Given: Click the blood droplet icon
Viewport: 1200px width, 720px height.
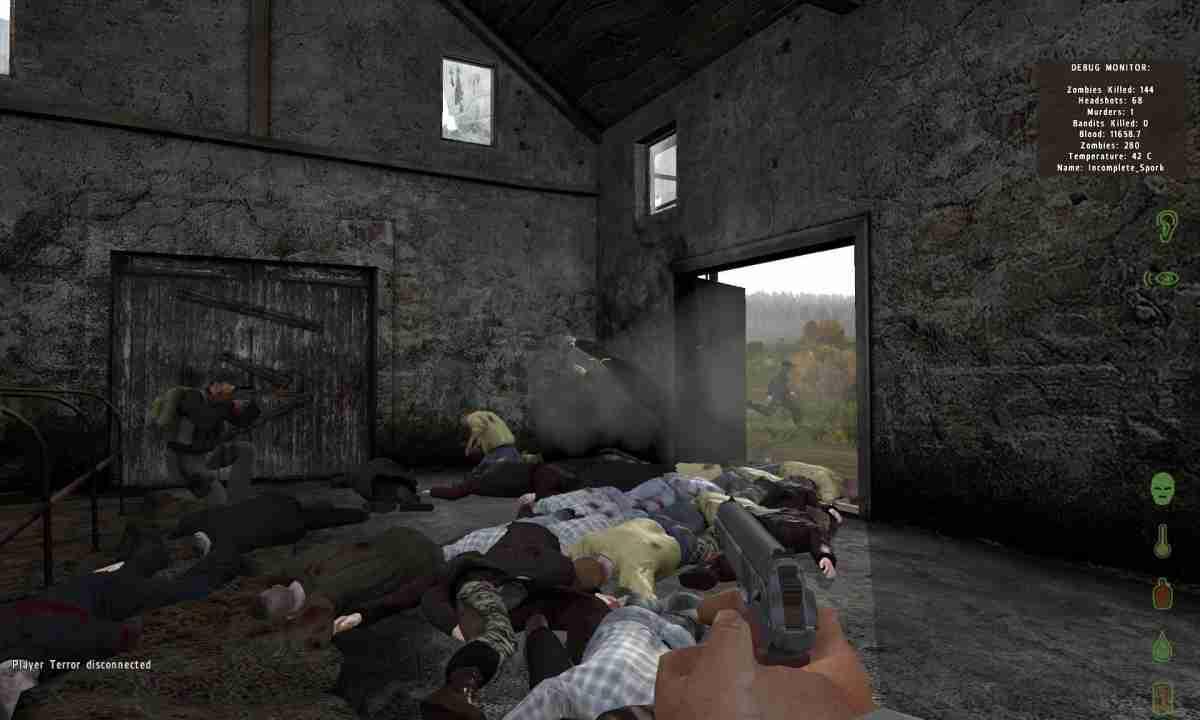Looking at the screenshot, I should [1161, 646].
